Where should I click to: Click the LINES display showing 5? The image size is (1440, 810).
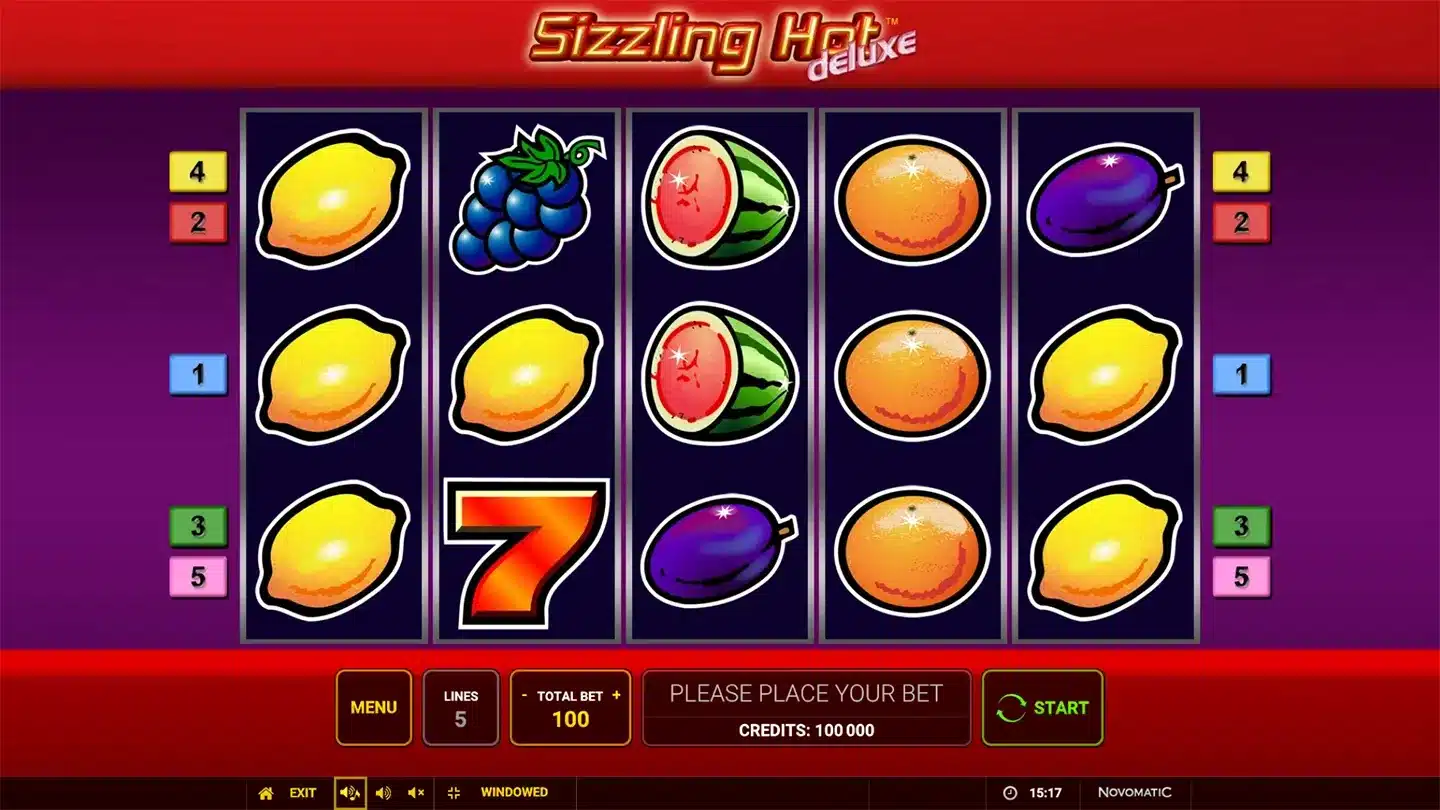(x=461, y=707)
